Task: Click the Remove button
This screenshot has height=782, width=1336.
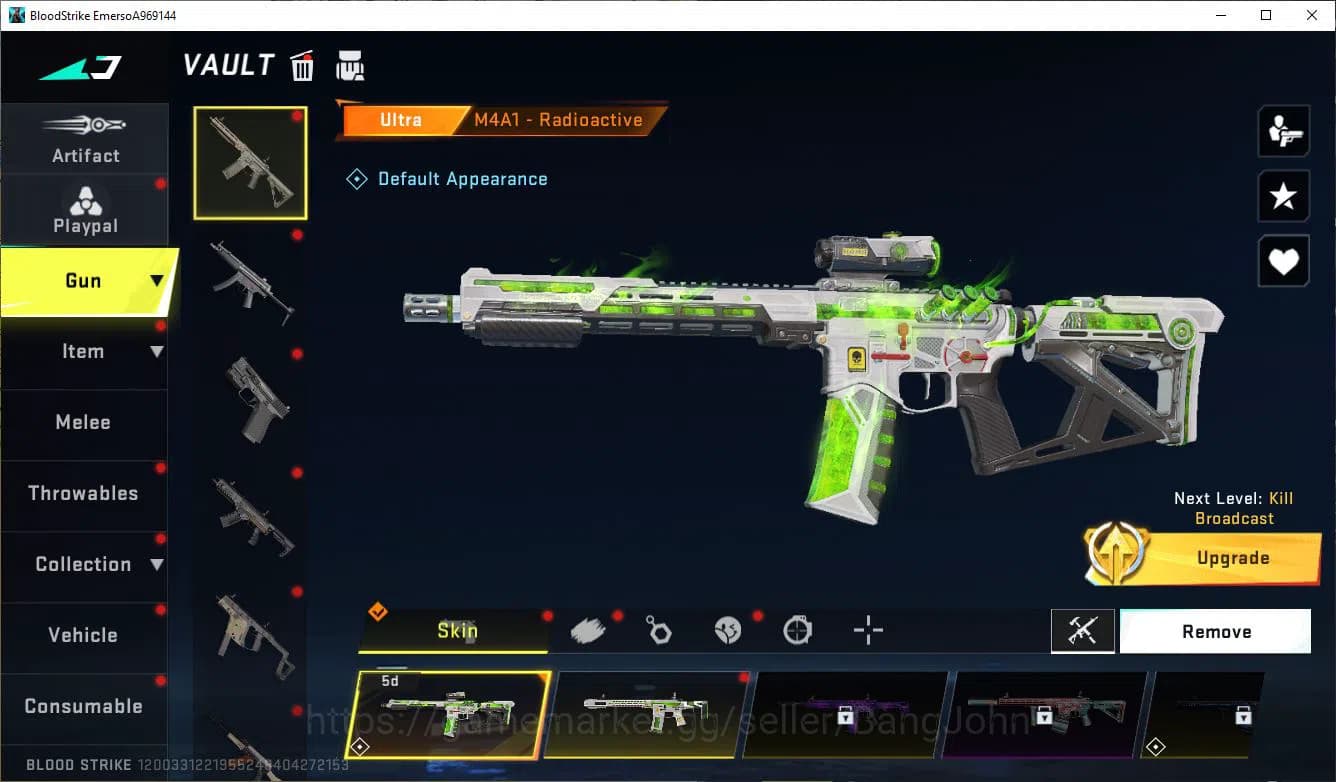Action: tap(1215, 630)
